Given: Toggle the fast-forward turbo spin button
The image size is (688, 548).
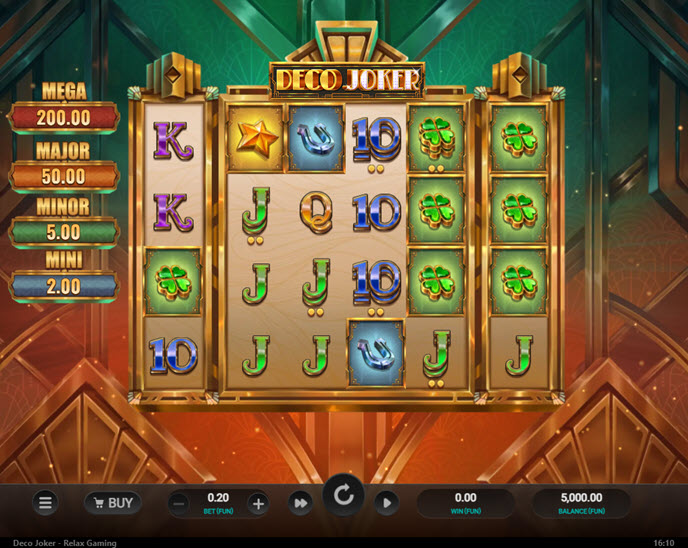Looking at the screenshot, I should tap(300, 503).
